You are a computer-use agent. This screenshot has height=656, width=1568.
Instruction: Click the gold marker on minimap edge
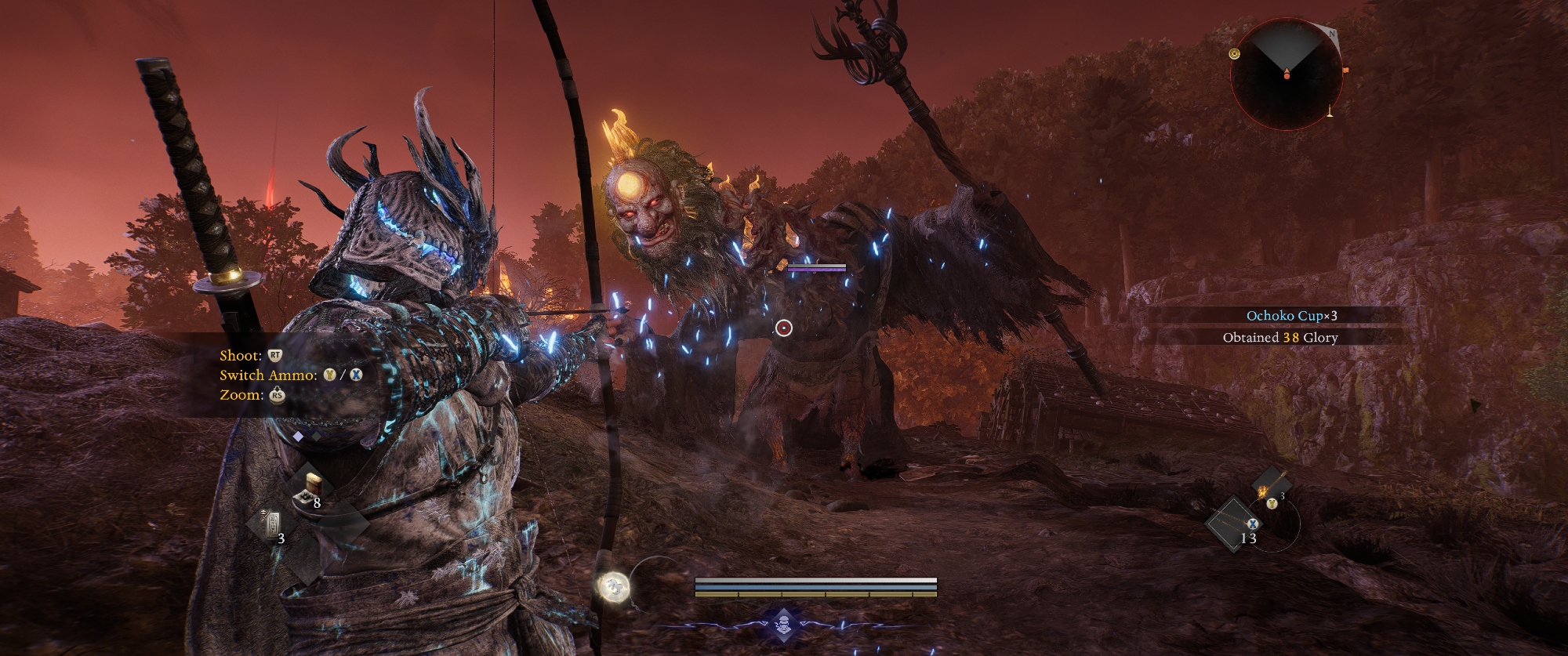click(x=1235, y=53)
